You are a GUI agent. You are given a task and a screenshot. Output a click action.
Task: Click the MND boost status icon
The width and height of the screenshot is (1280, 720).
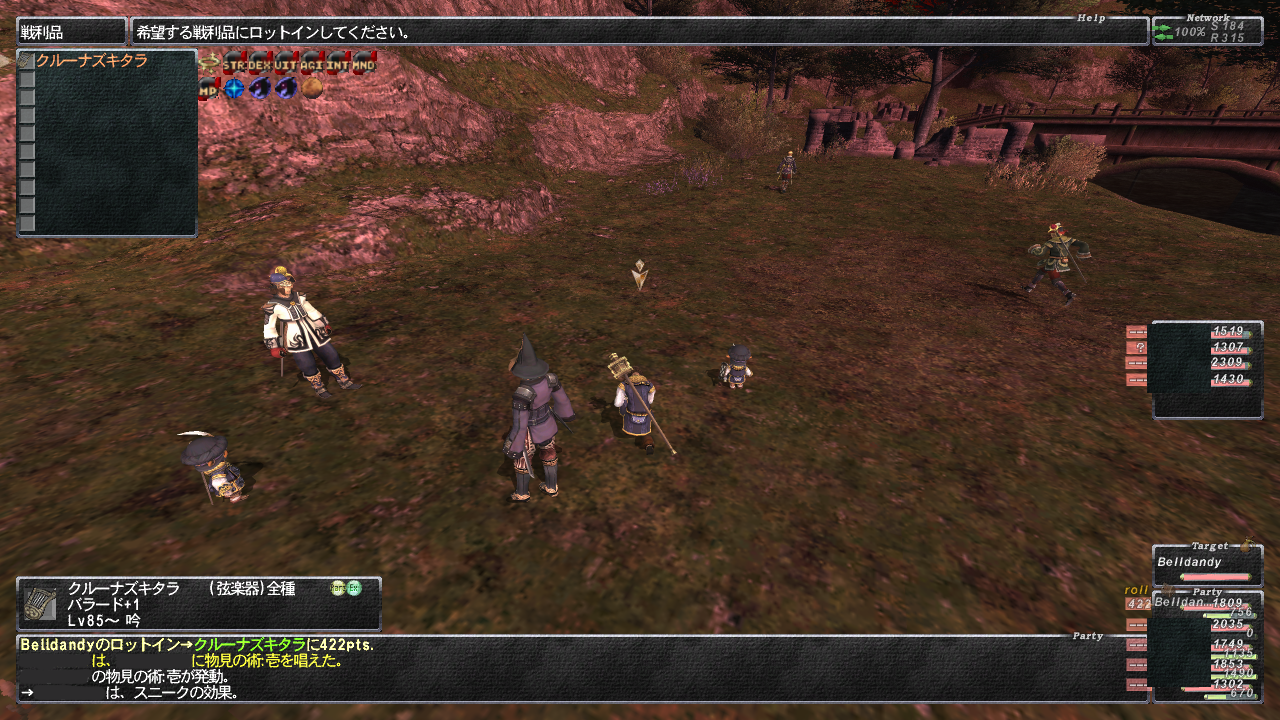point(364,63)
